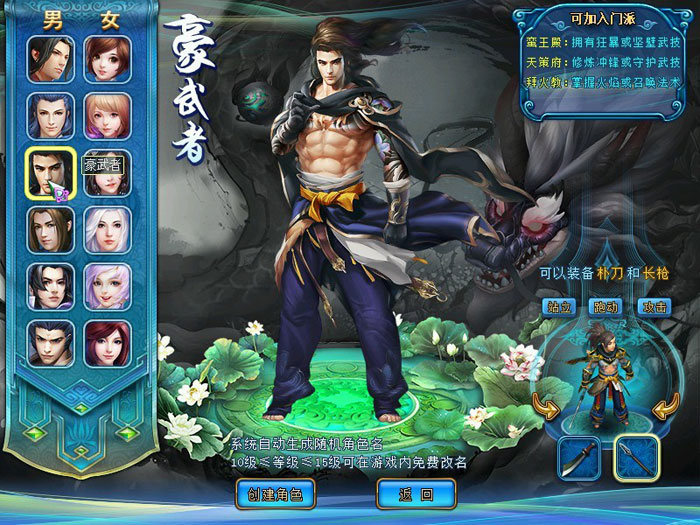Choose the brown-haired male portrait in the fourth row
The height and width of the screenshot is (525, 700).
(x=49, y=230)
